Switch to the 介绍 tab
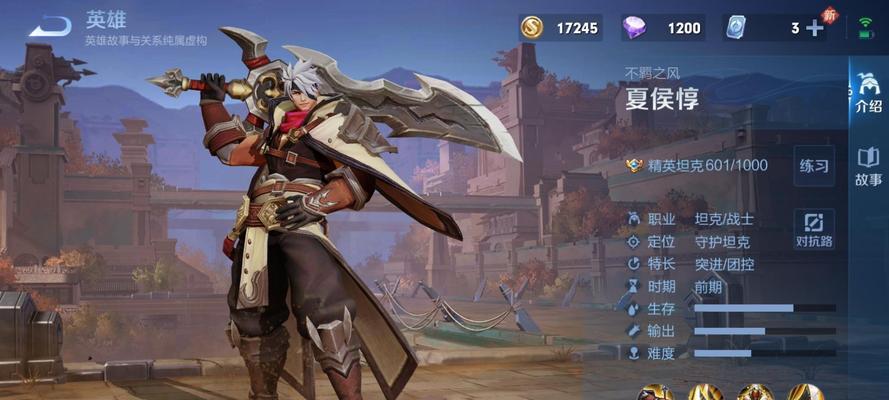 click(x=868, y=92)
